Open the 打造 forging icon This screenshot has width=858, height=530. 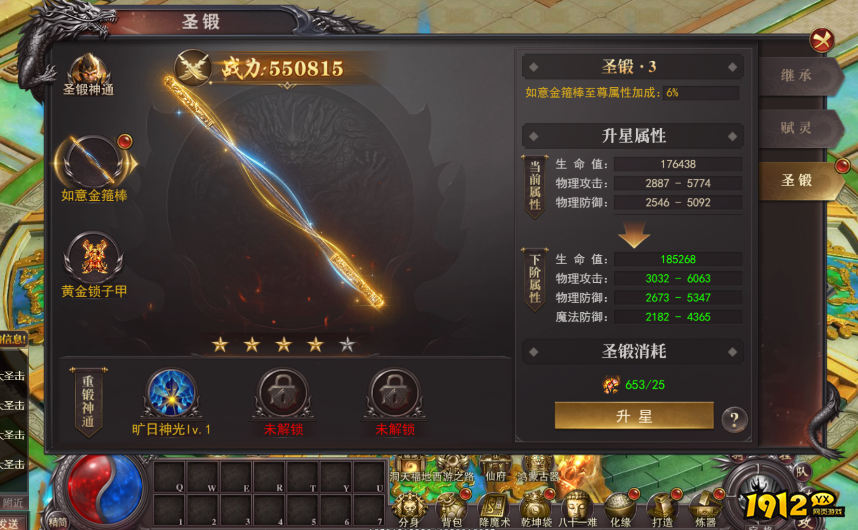coord(662,507)
